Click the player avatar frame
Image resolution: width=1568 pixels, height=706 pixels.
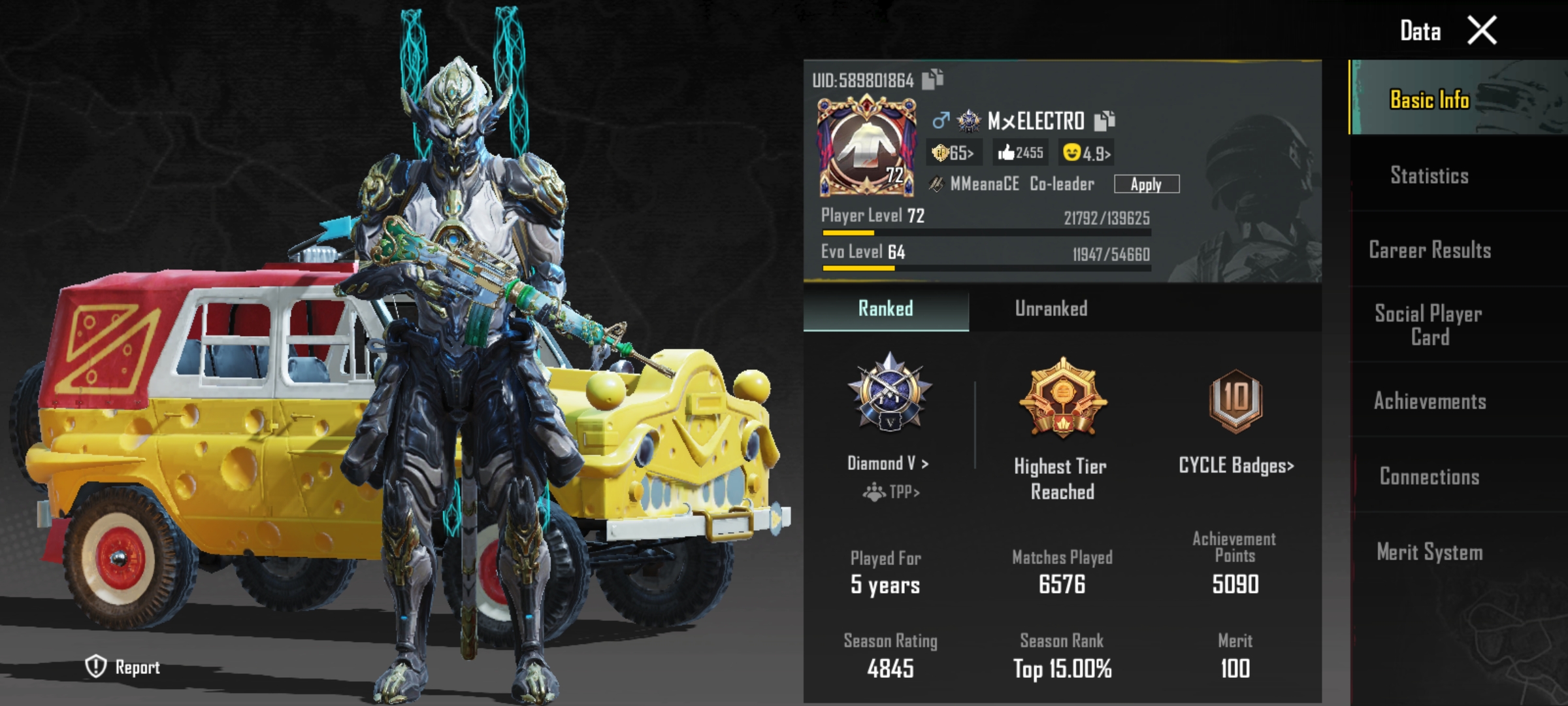tap(866, 146)
